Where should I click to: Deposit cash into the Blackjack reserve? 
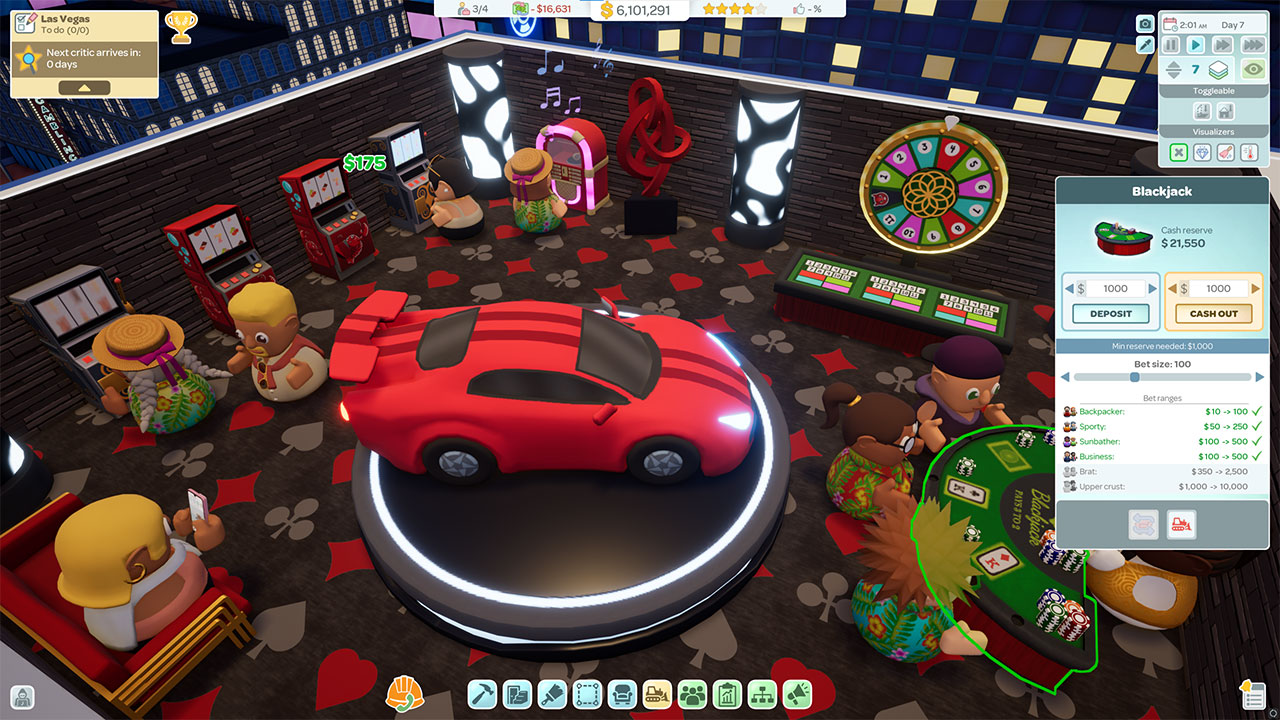(x=1110, y=313)
